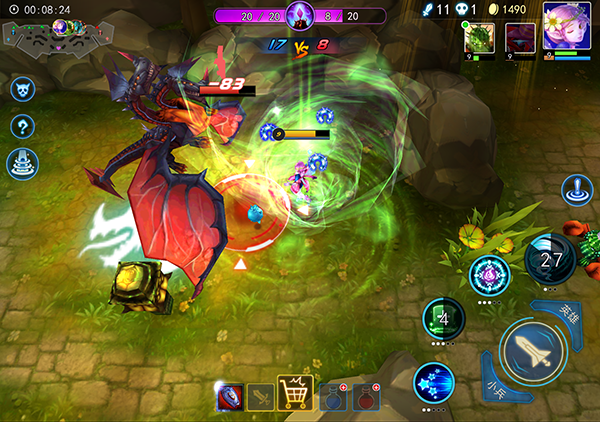Click the blue beacon button under help
The width and height of the screenshot is (600, 422).
(22, 163)
